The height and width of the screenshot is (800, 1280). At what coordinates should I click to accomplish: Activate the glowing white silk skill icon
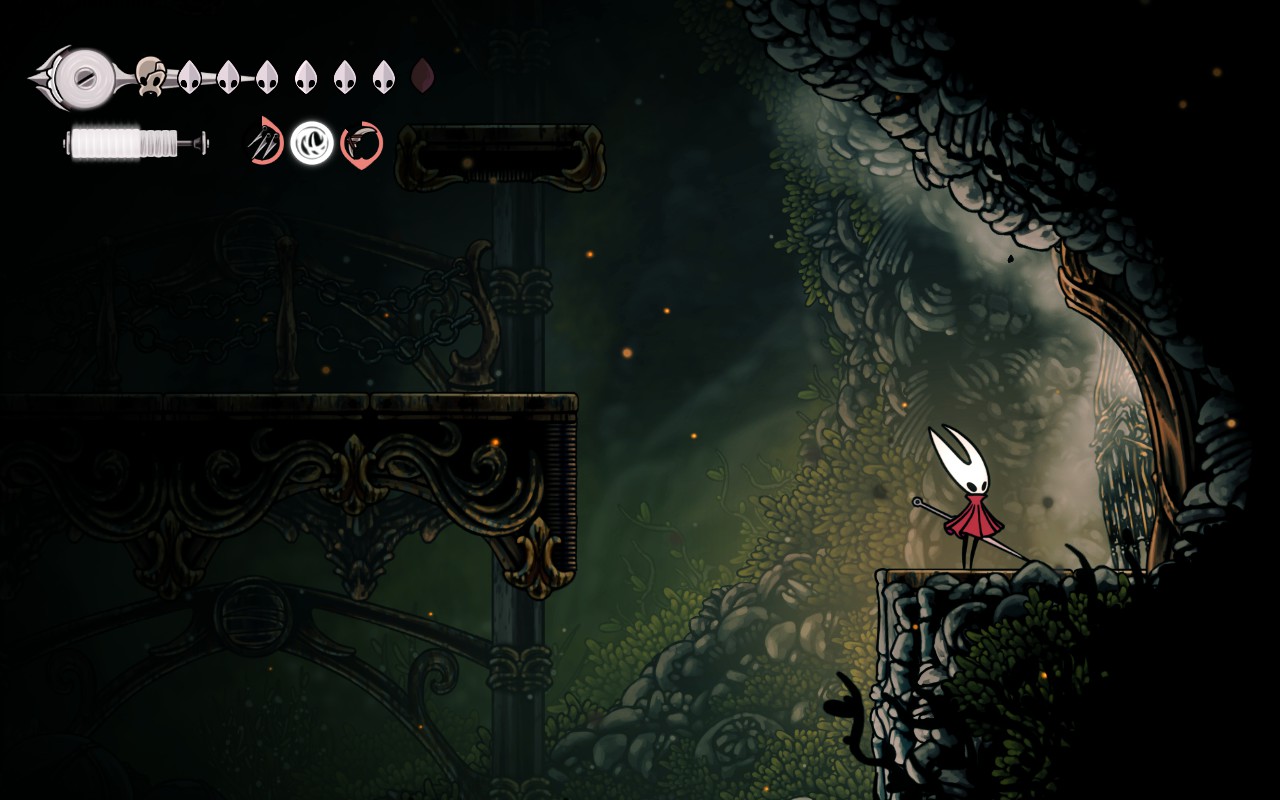pyautogui.click(x=312, y=143)
